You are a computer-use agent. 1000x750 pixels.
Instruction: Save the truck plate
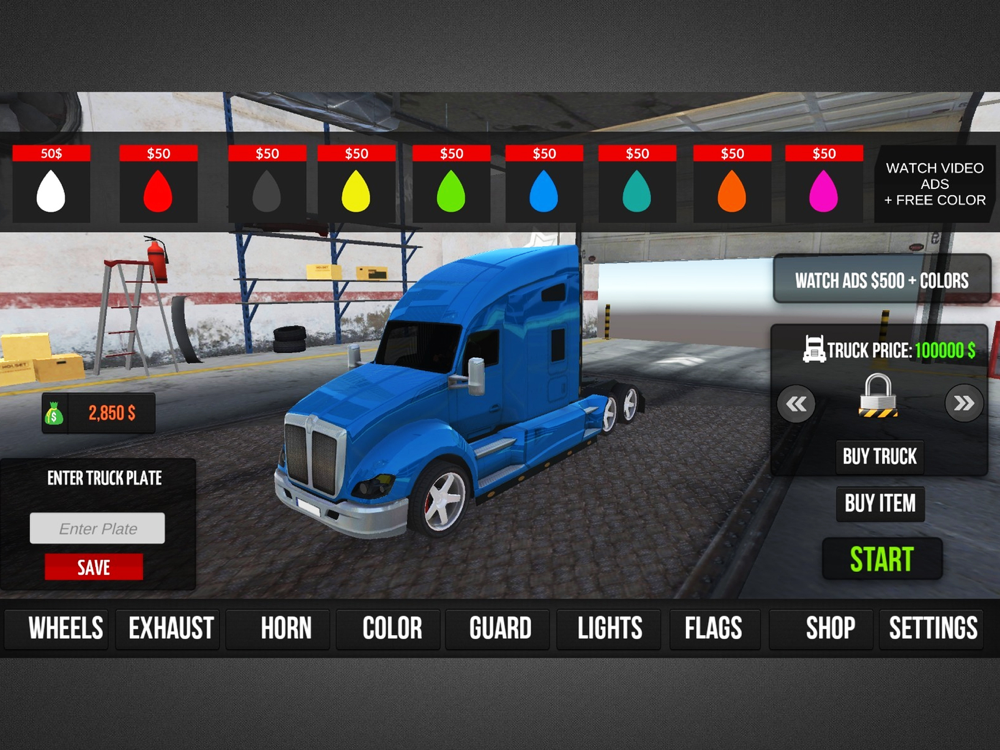94,568
